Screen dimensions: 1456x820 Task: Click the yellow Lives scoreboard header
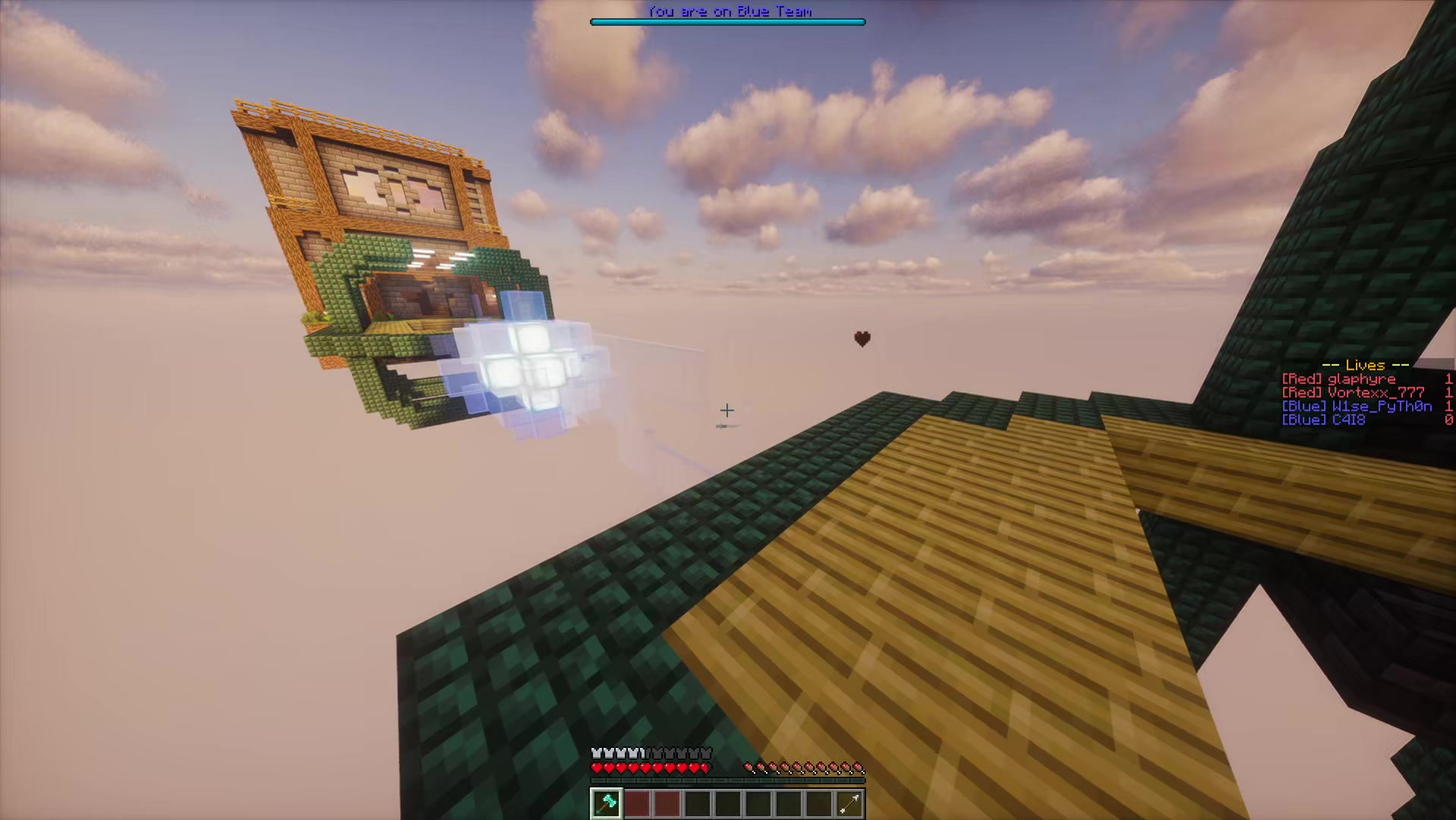[x=1365, y=366]
